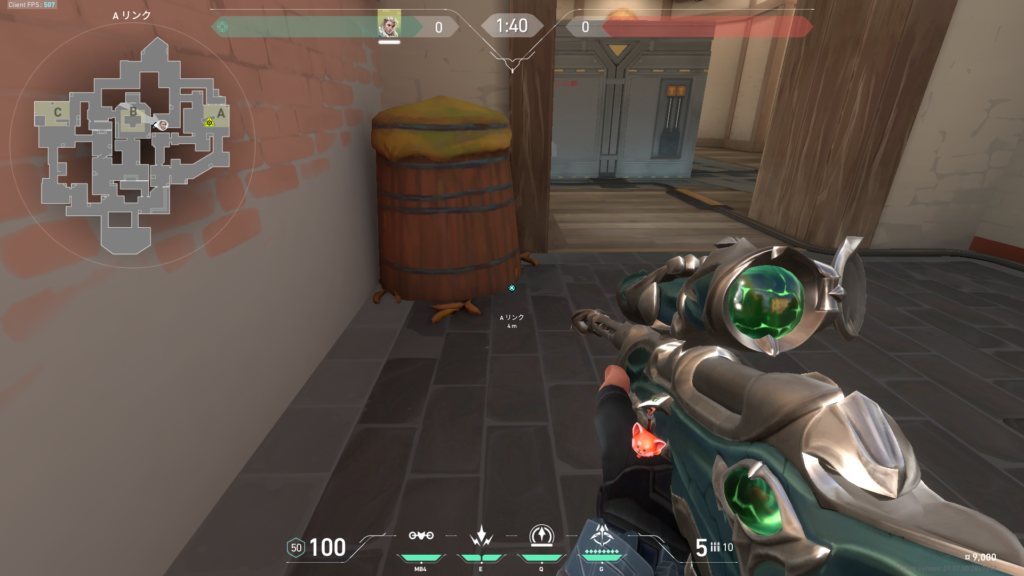Click the agent portrait in the top bar
Viewport: 1024px width, 576px height.
coord(389,25)
